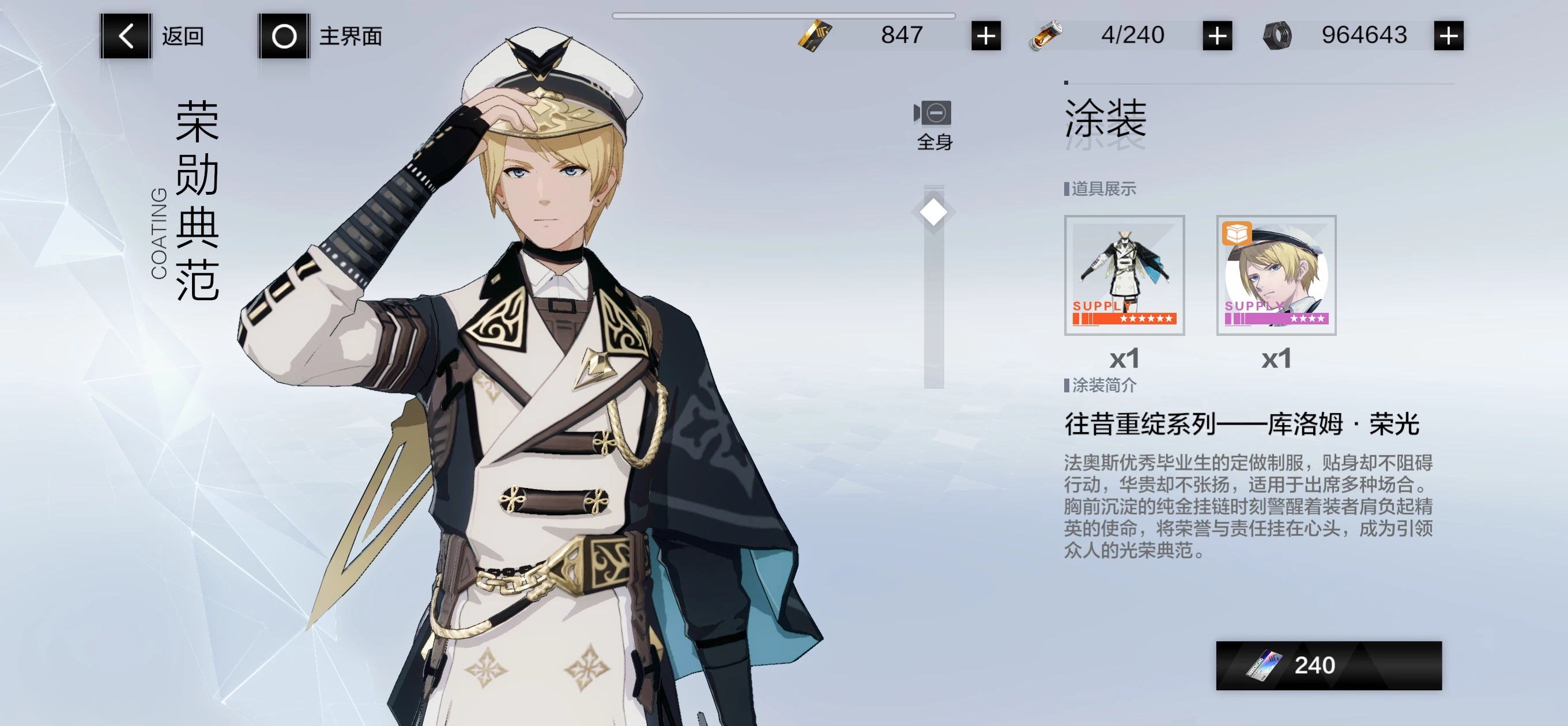1568x726 pixels.
Task: Add more gold card currency
Action: click(986, 36)
